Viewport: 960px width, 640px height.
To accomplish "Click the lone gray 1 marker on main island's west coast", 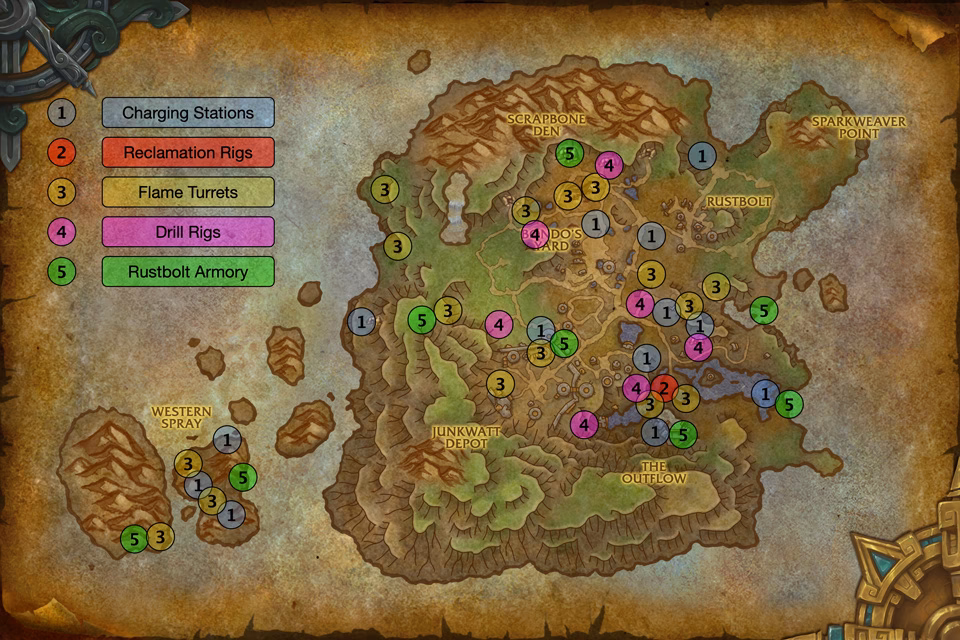I will (361, 321).
